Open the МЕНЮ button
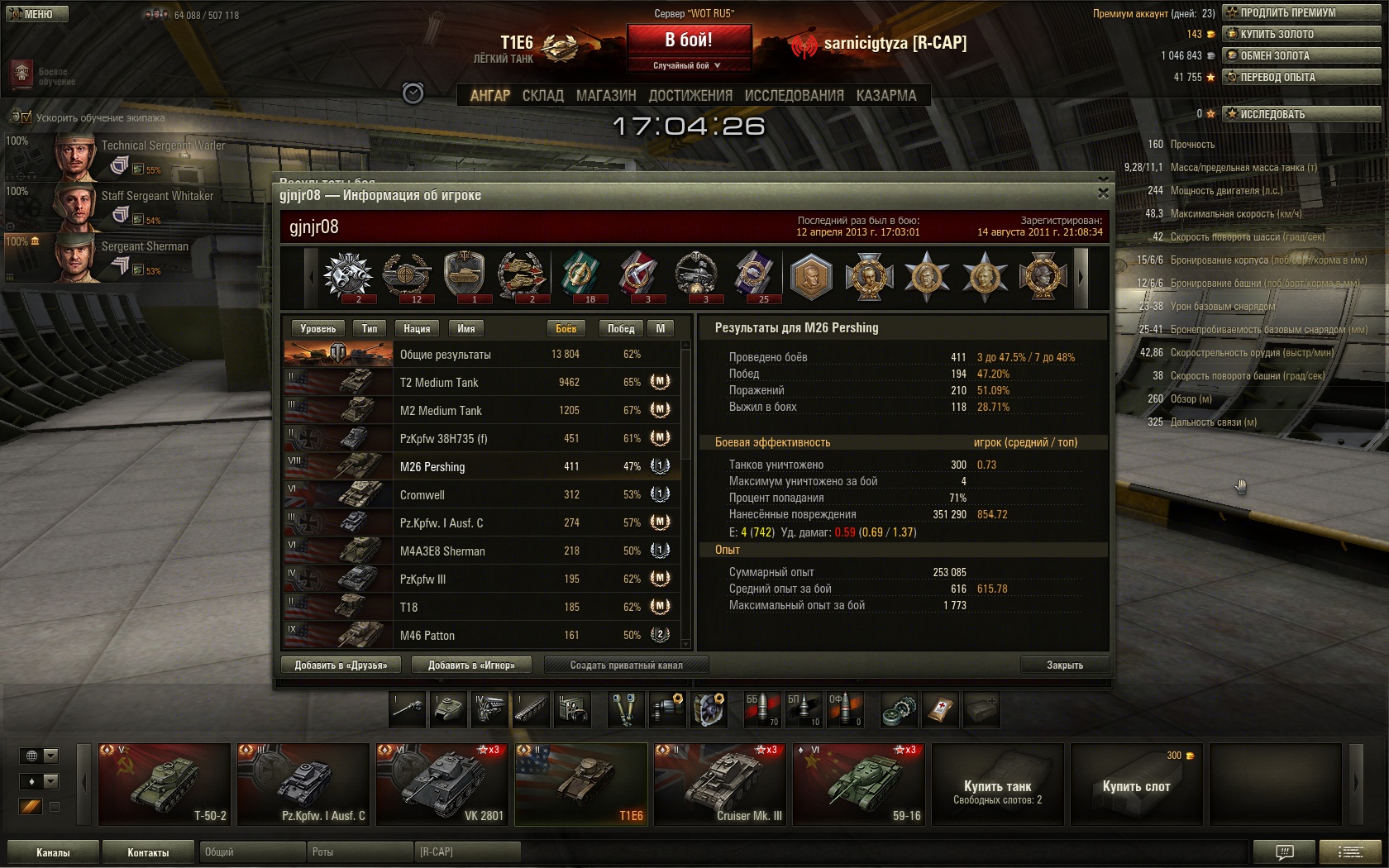This screenshot has width=1389, height=868. coord(35,14)
